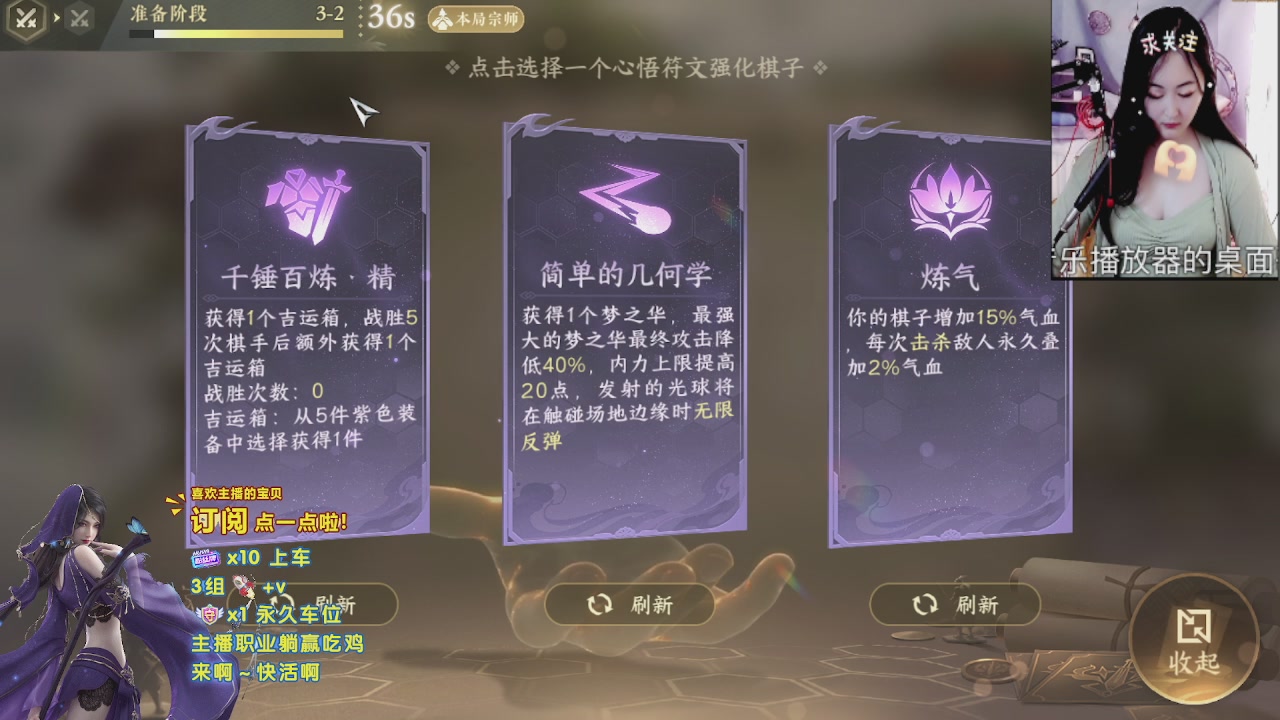Click the crossed swords battle icon top left
Image resolution: width=1280 pixels, height=720 pixels.
tap(25, 18)
